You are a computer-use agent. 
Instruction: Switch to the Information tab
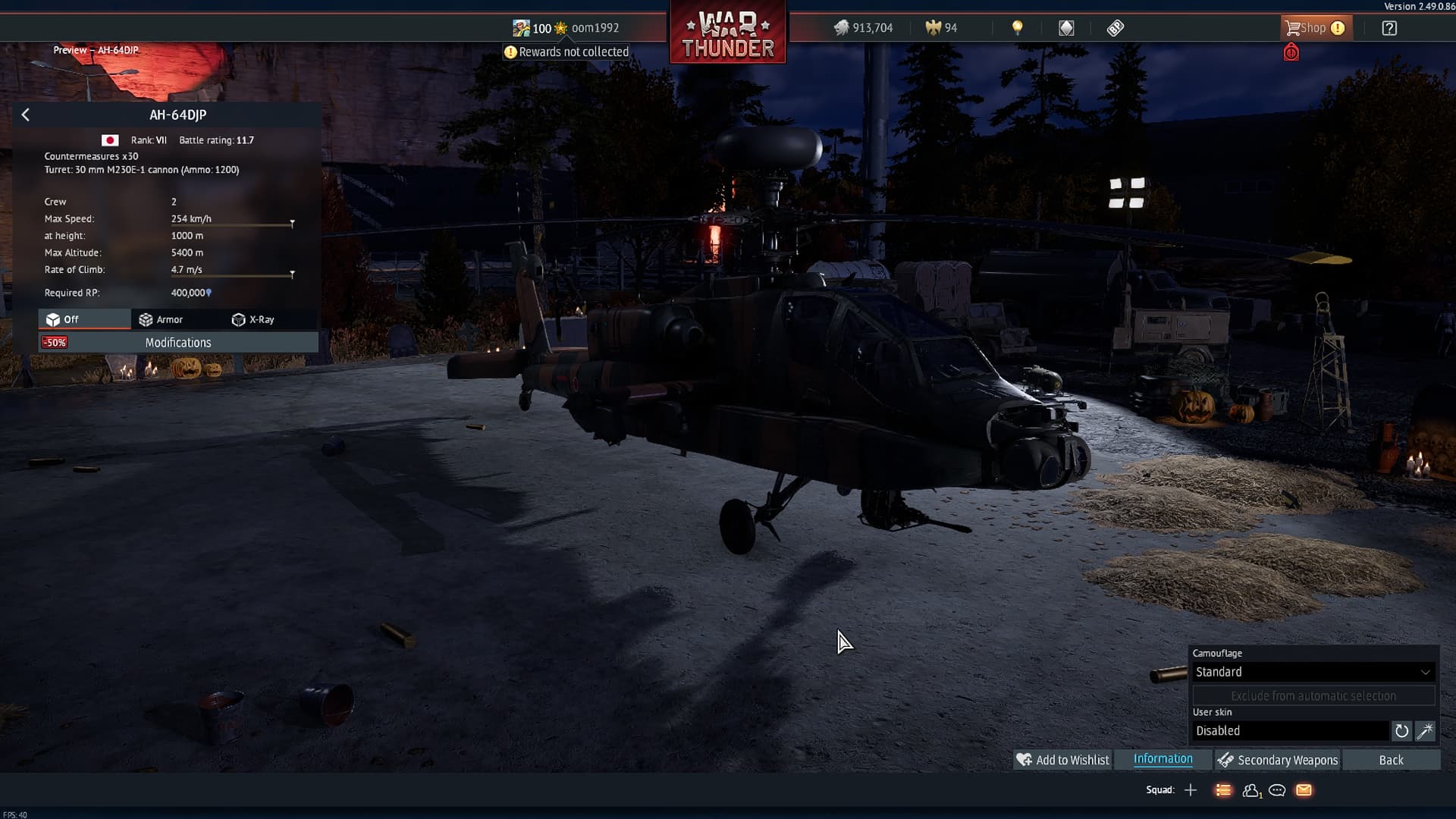pos(1163,759)
